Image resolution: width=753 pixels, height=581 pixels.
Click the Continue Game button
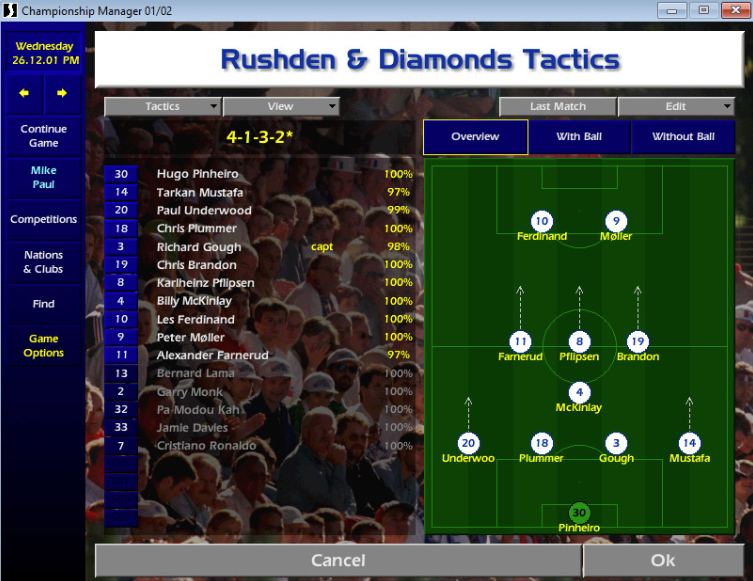tap(43, 136)
